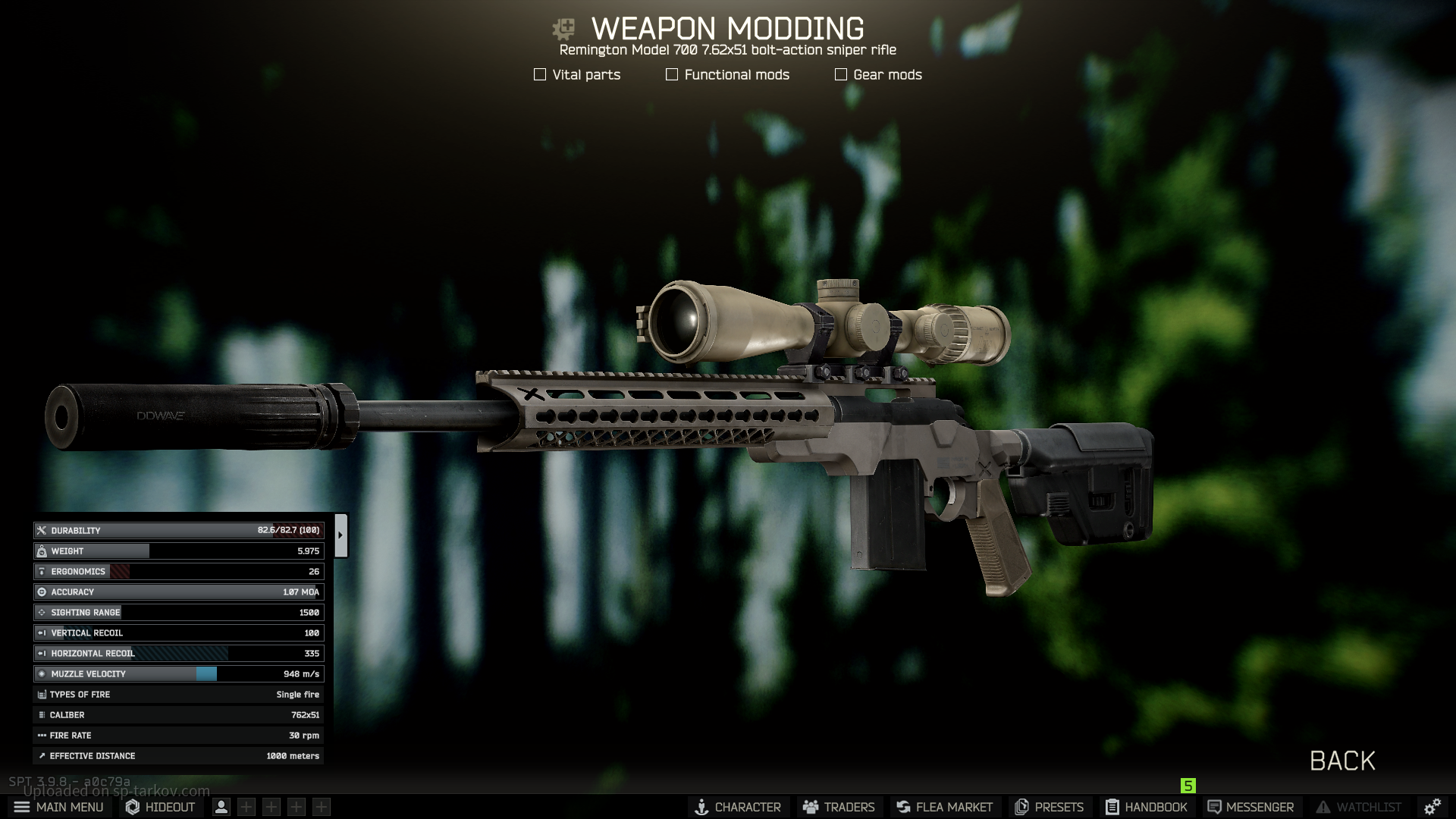Open the Main Menu

tap(58, 807)
